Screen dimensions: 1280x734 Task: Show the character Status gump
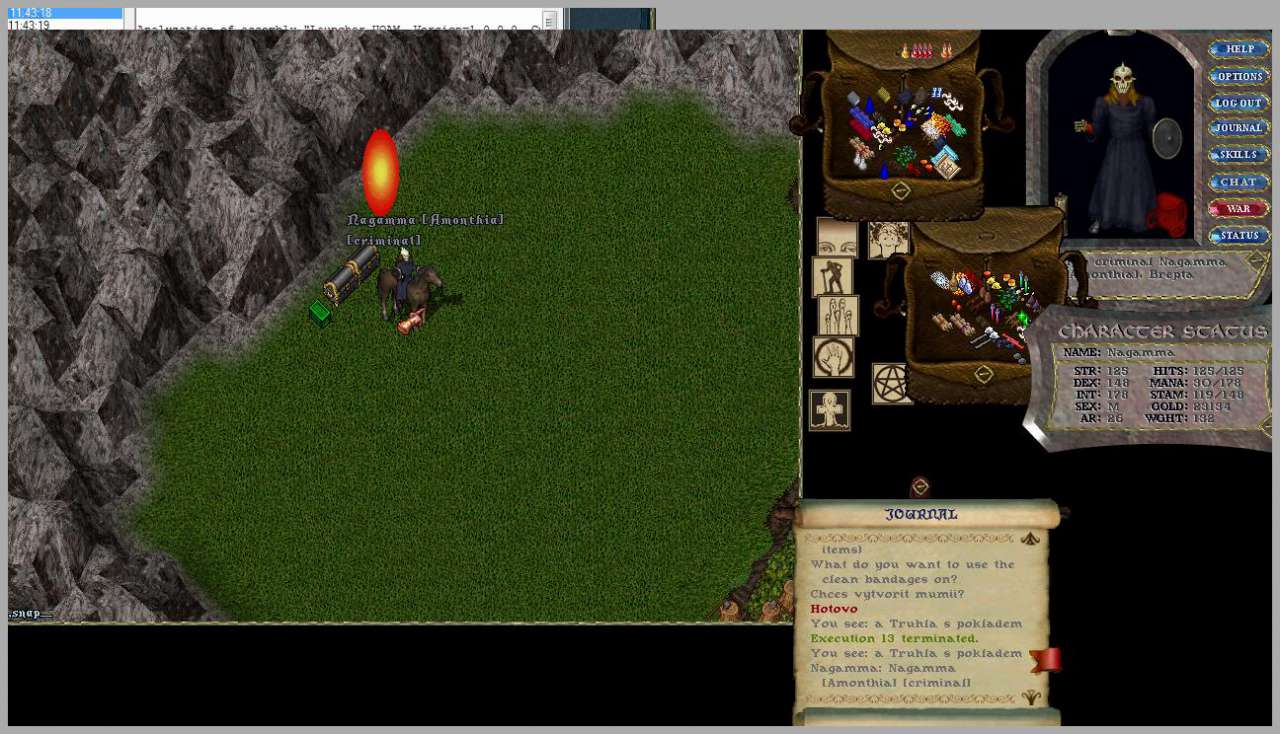point(1239,236)
